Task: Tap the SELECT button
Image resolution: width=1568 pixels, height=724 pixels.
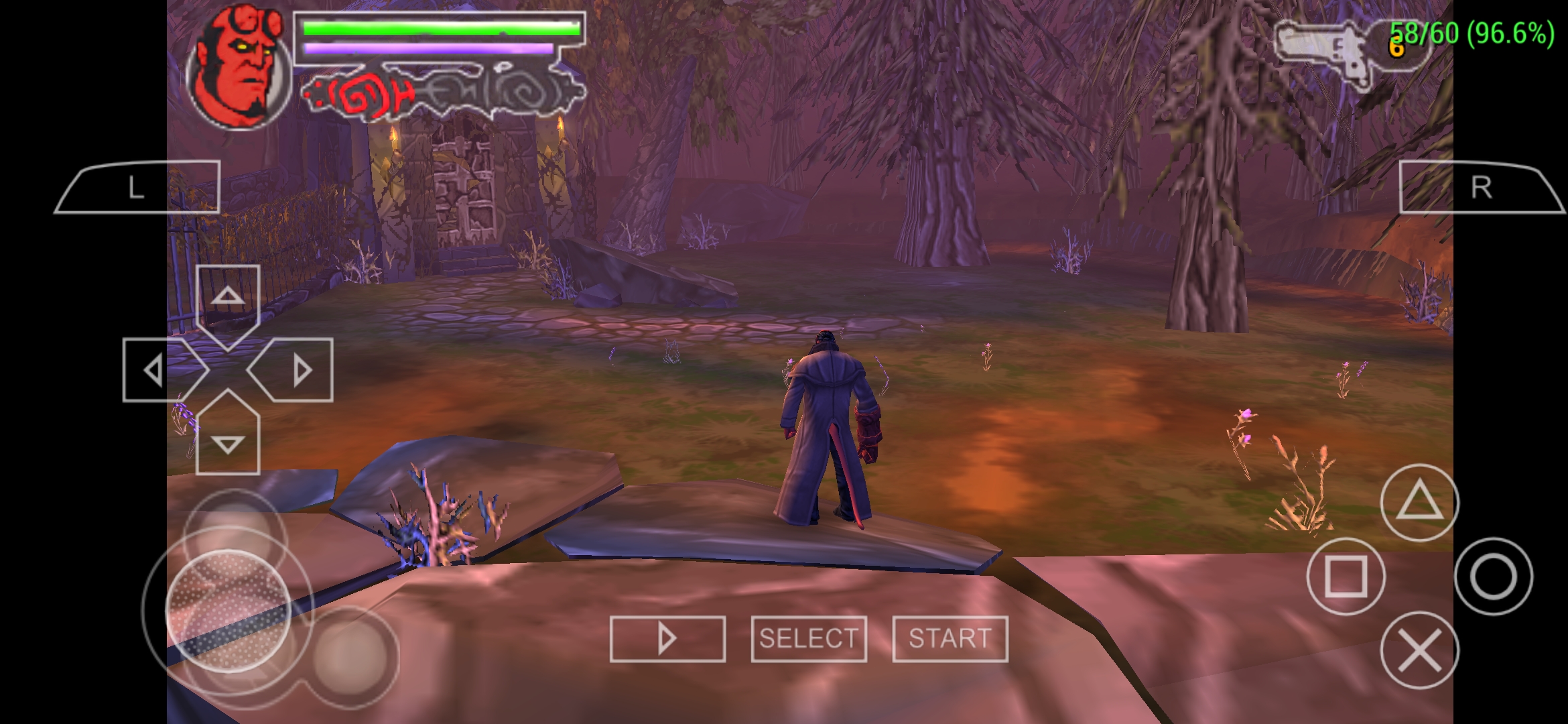Action: [x=807, y=640]
